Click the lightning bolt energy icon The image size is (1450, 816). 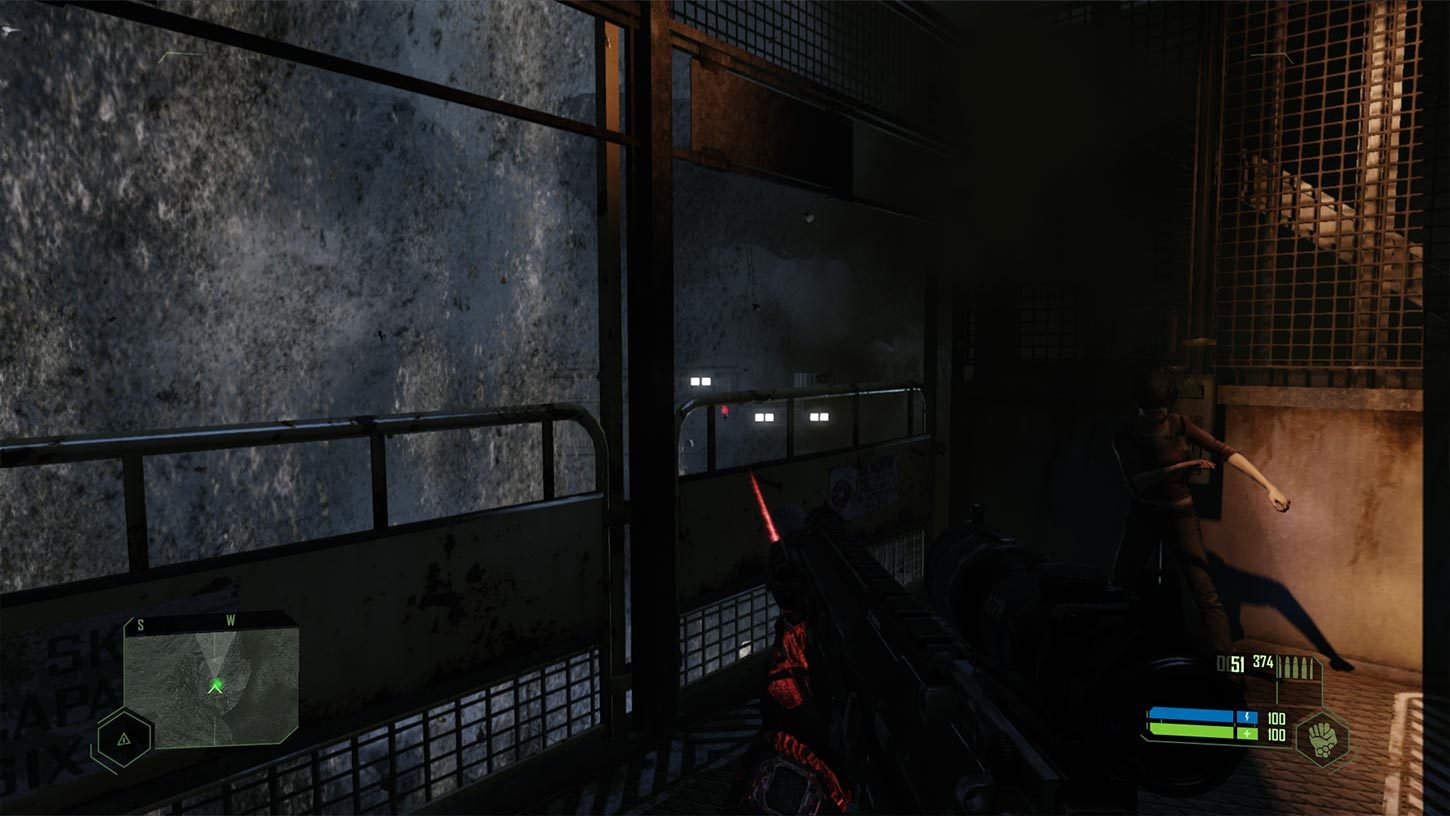(1246, 716)
